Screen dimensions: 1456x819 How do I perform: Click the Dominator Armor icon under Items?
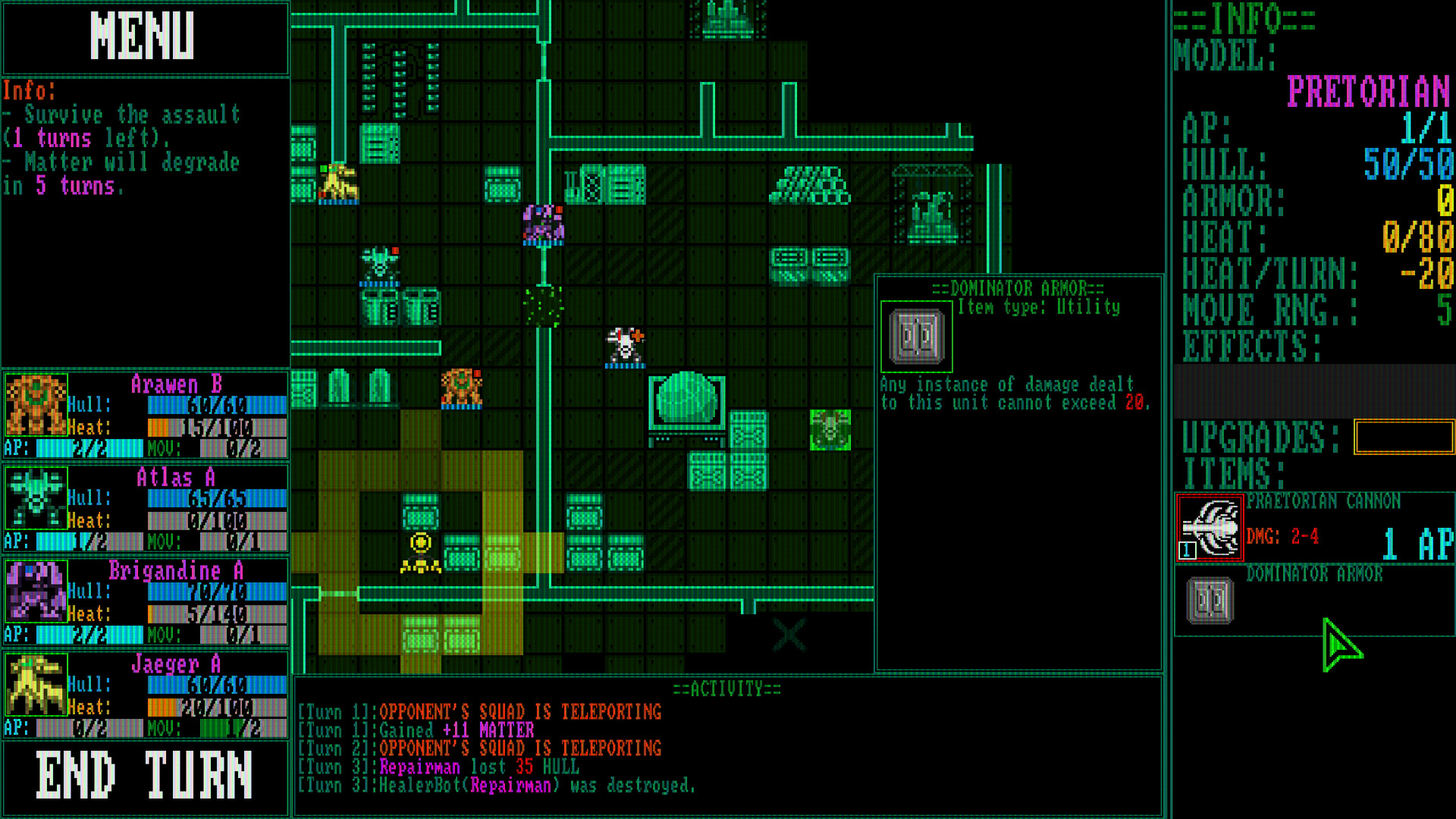pos(1209,600)
